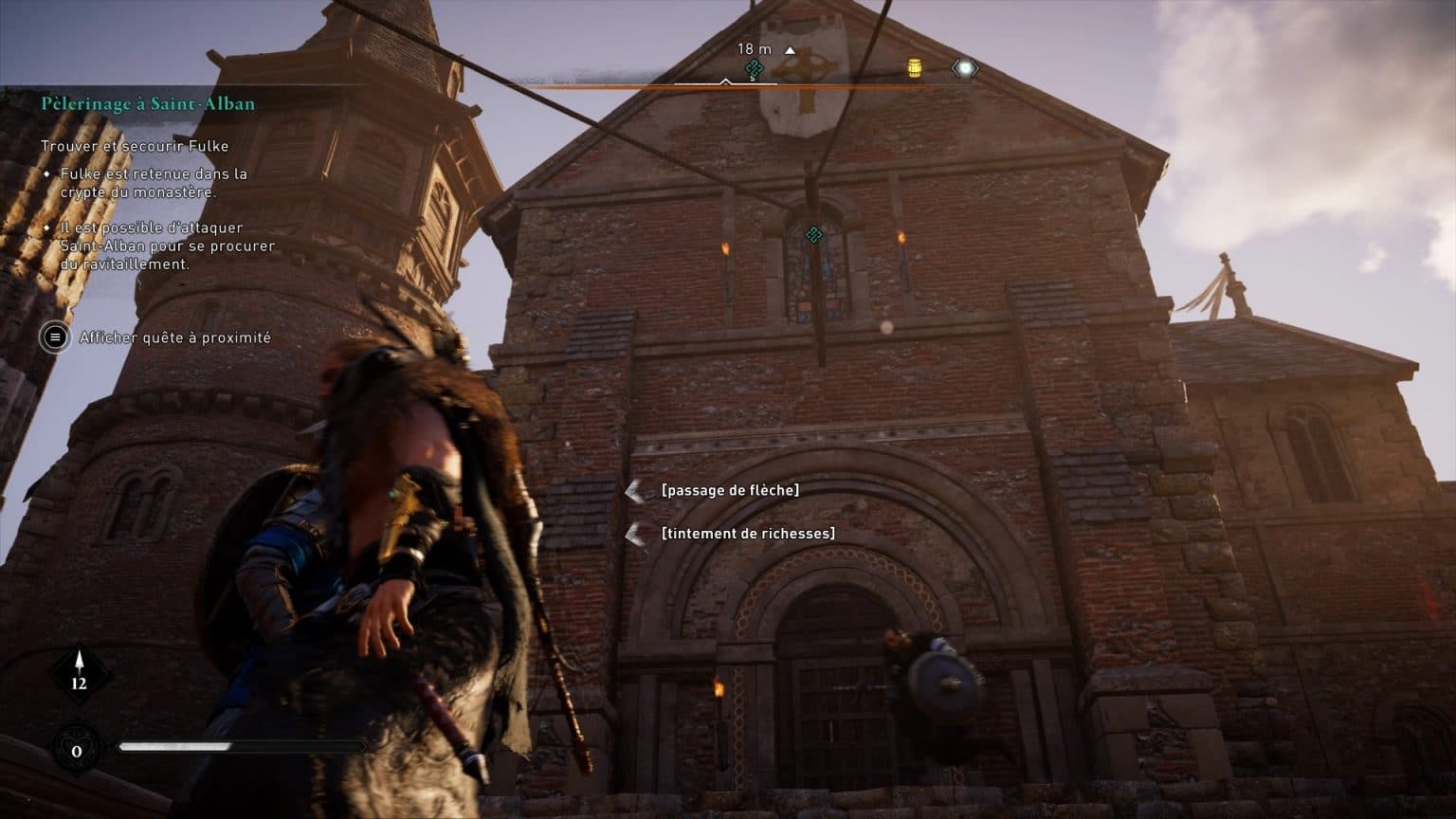Click the quest marker on the compass
Viewport: 1456px width, 819px height.
point(755,68)
